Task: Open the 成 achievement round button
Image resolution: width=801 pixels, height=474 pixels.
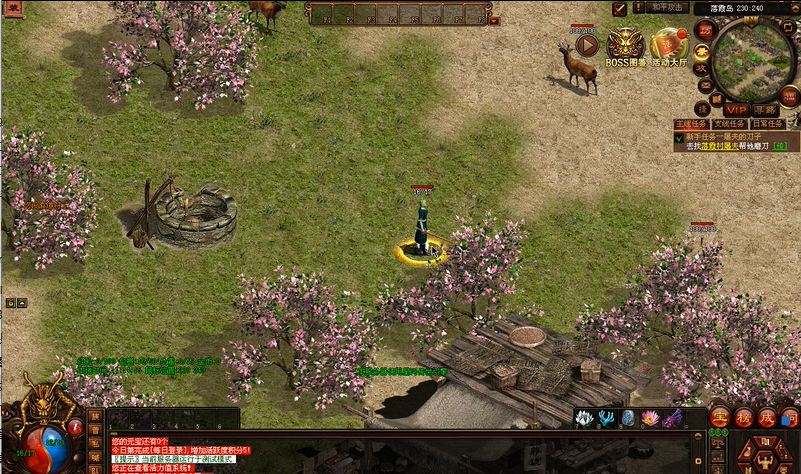Action: 767,417
